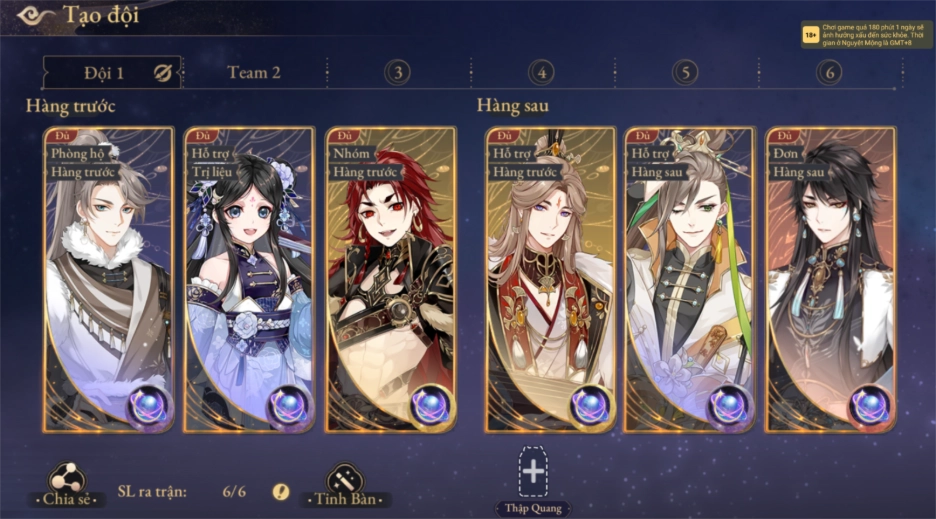Image resolution: width=936 pixels, height=519 pixels.
Task: Open team slot number 5
Action: [685, 72]
